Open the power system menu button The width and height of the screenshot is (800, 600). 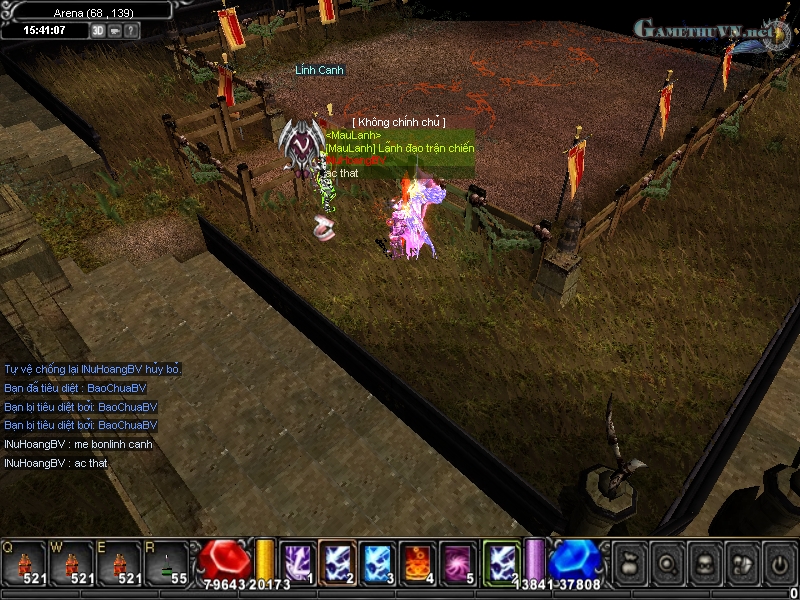coord(778,563)
